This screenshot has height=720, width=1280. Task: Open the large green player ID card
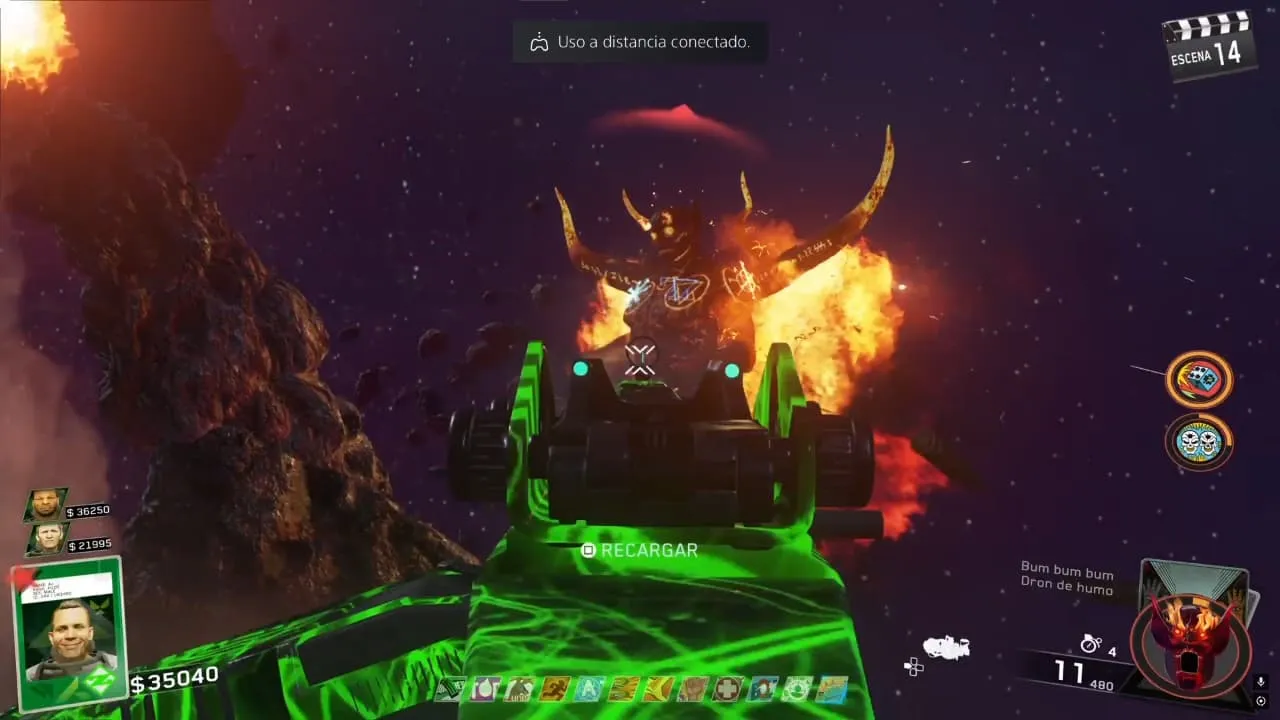coord(68,634)
